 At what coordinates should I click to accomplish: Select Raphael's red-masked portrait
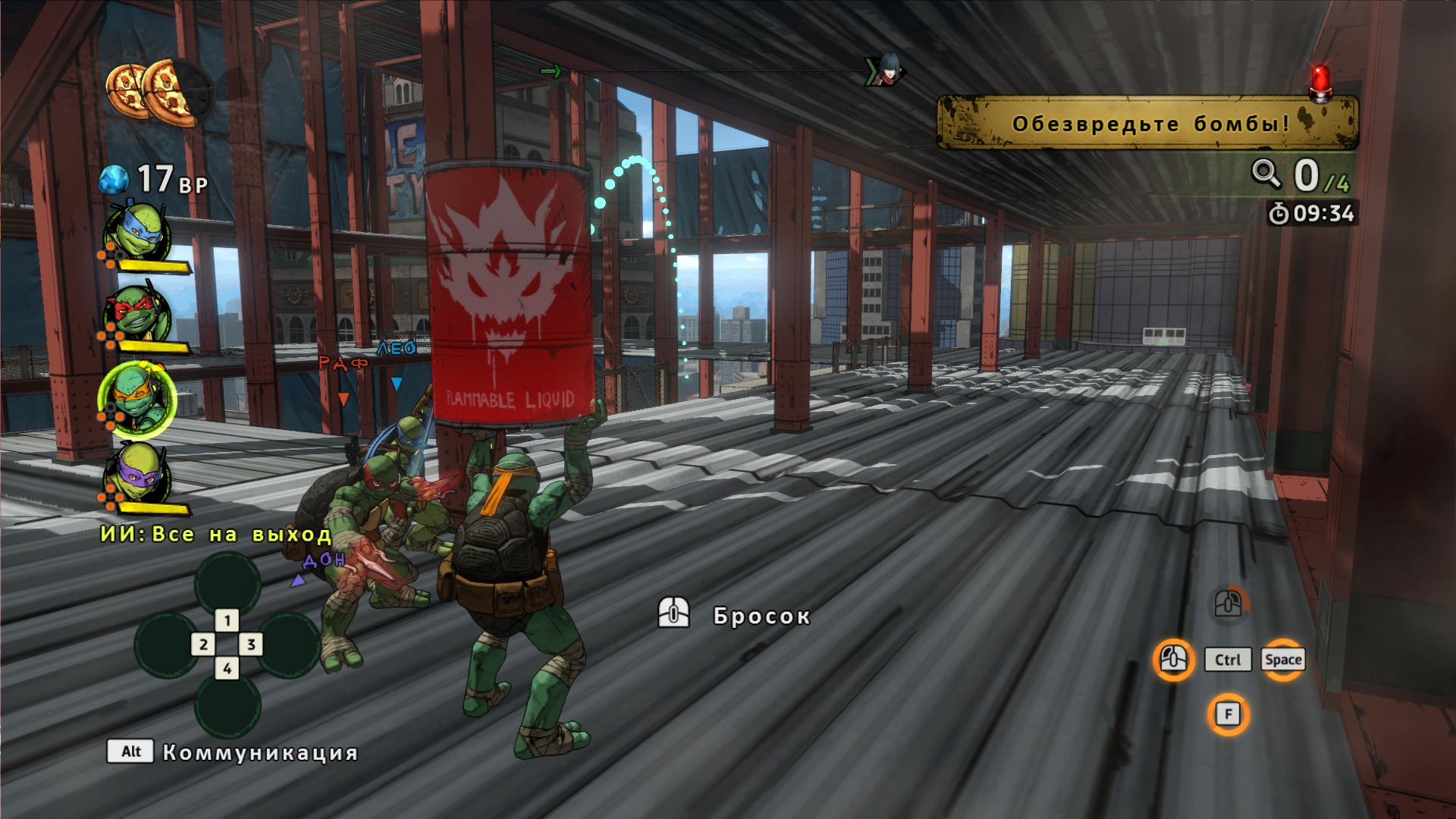pyautogui.click(x=137, y=313)
